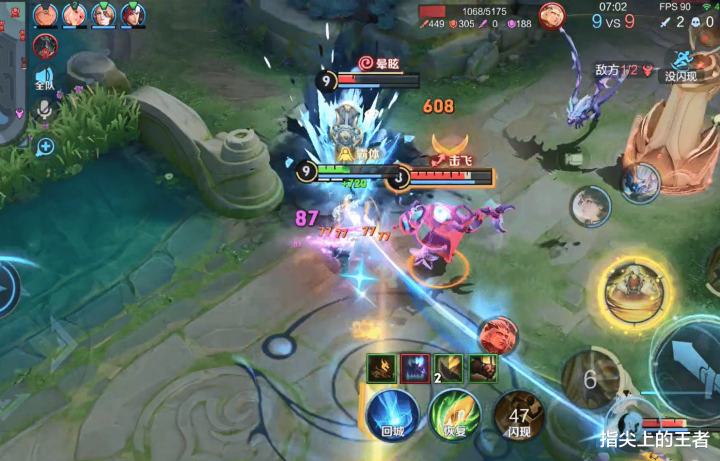The width and height of the screenshot is (720, 461).
Task: Open the quick chat plus bubble
Action: [x=45, y=147]
